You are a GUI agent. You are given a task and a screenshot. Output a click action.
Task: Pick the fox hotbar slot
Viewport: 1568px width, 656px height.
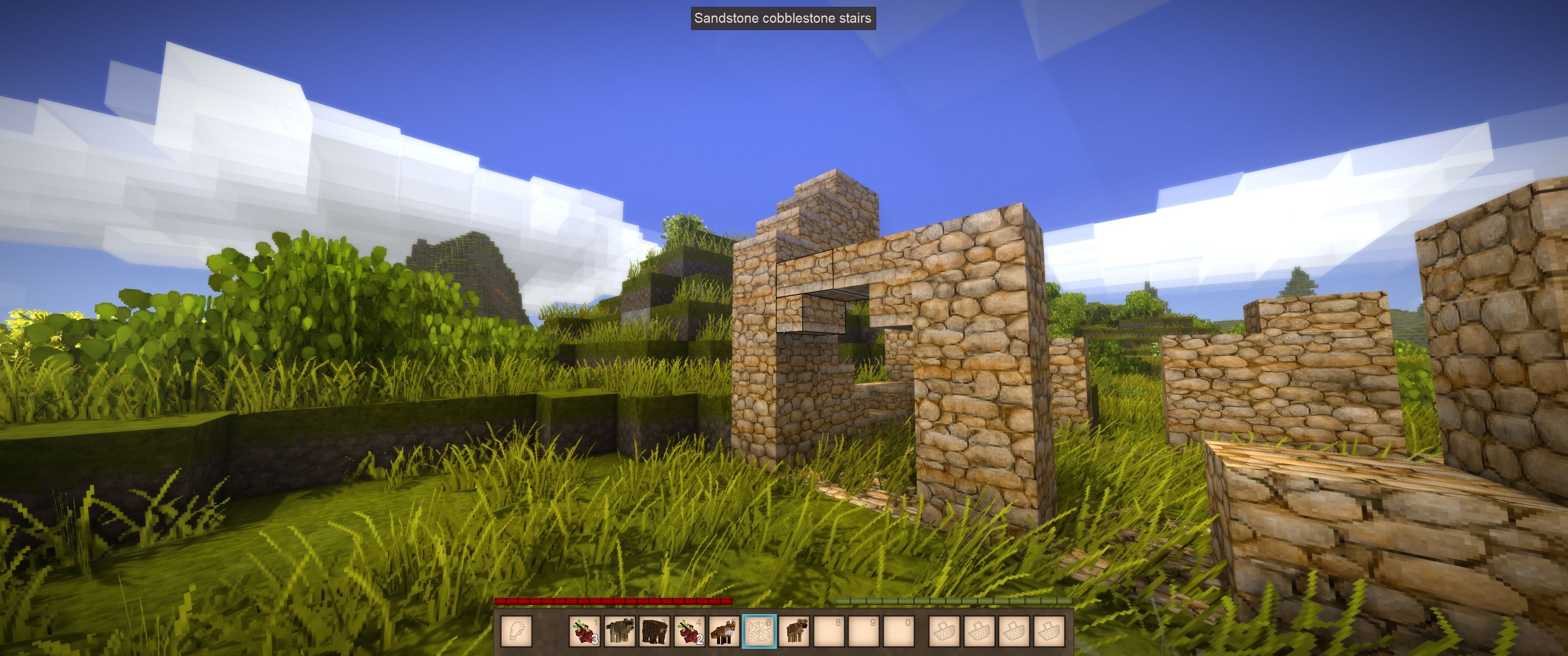[x=724, y=631]
